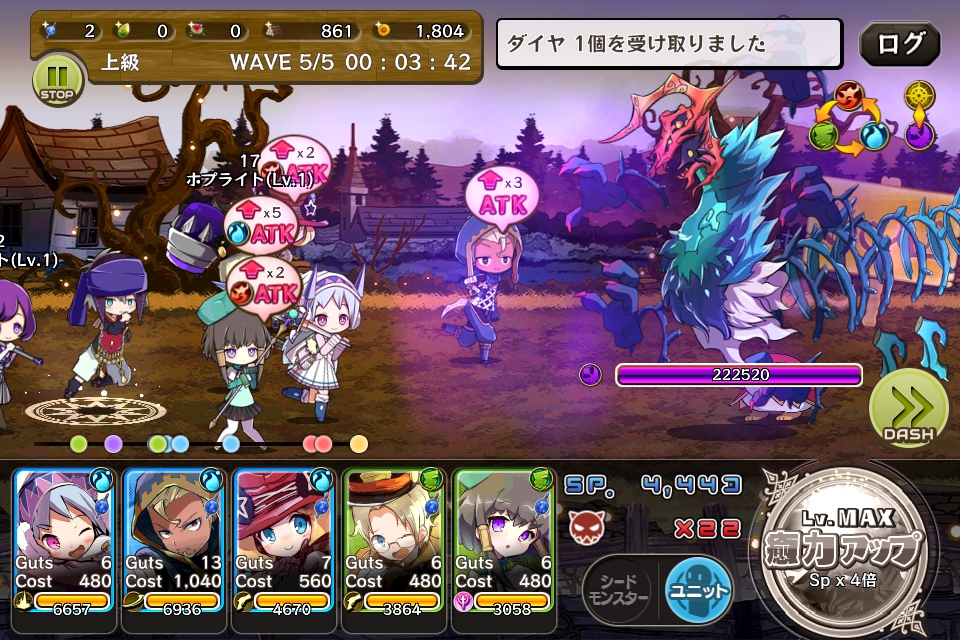
Task: Switch to the シードモンスター tab
Action: click(618, 590)
